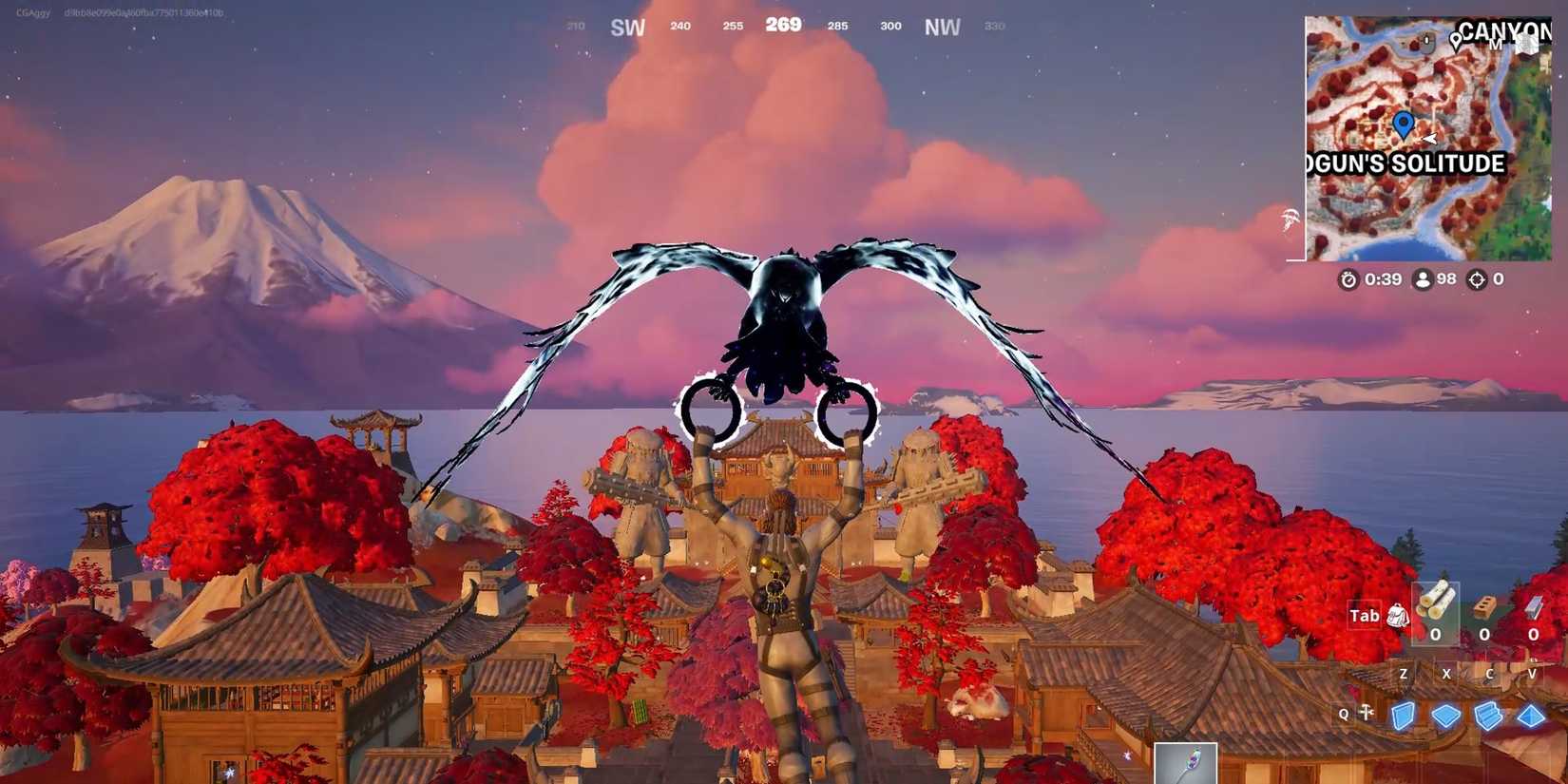Open the inventory via the Tab backpack icon
Screen dimensions: 1568x784
coord(1397,617)
